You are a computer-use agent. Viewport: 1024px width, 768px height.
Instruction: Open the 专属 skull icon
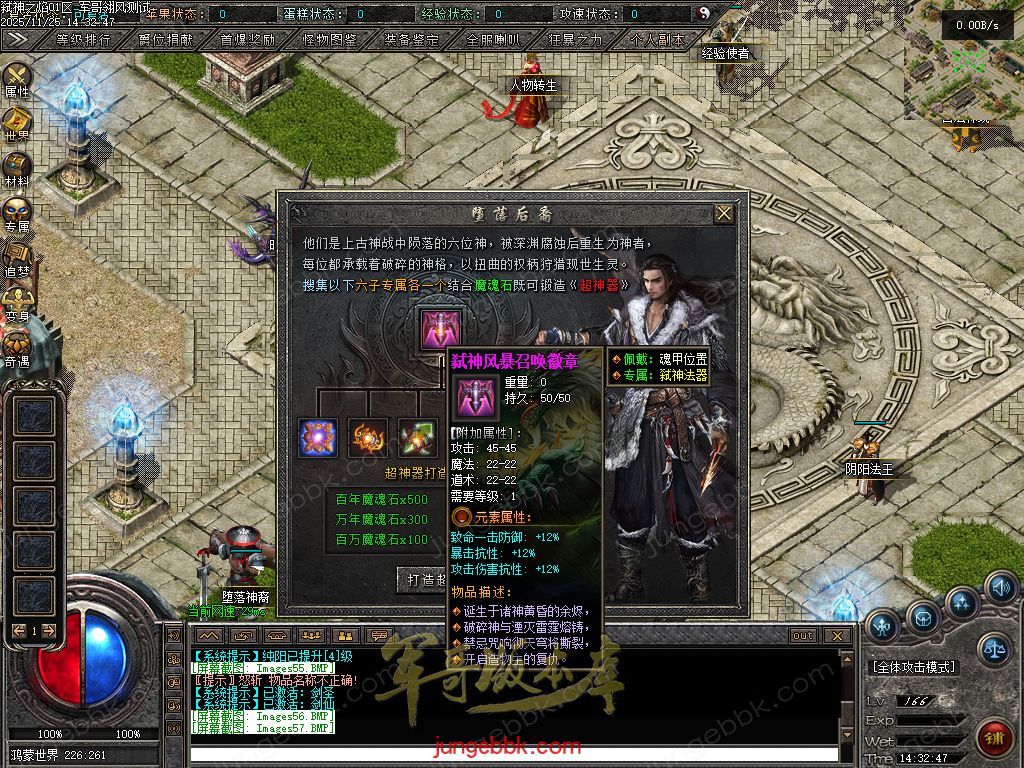point(17,212)
